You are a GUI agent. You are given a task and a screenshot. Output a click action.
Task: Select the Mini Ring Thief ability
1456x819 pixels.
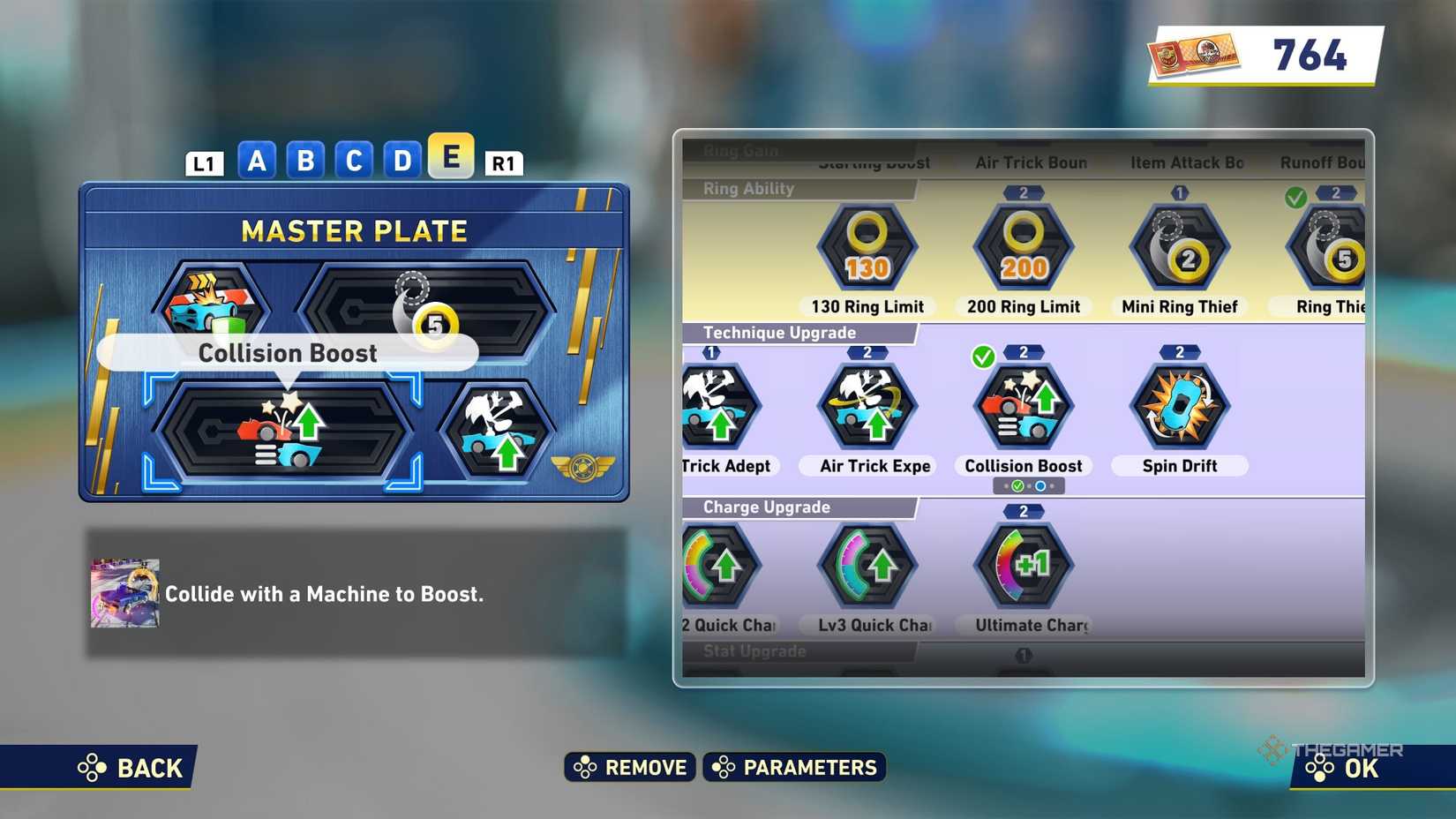tap(1179, 250)
